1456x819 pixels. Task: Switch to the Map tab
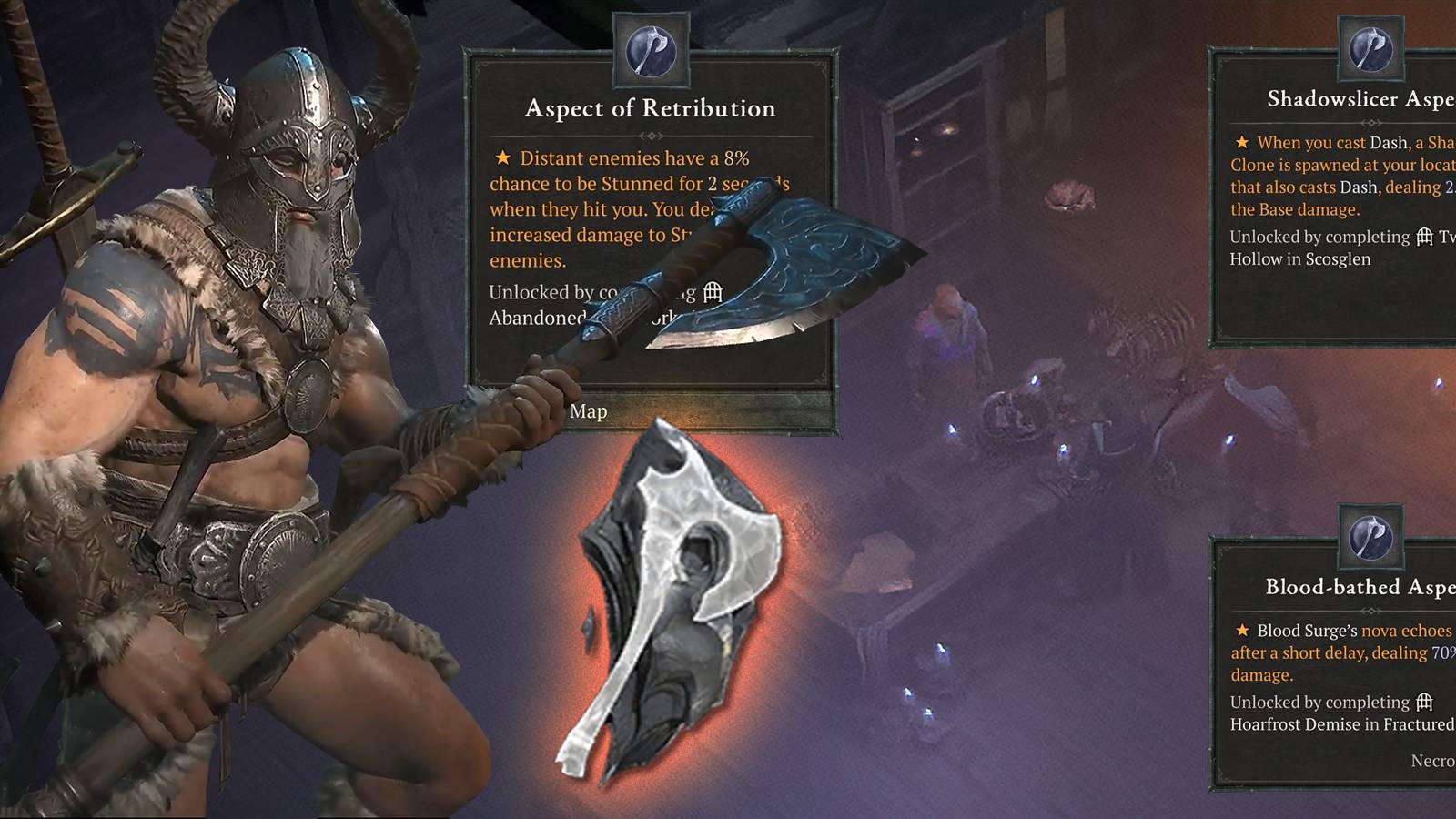pyautogui.click(x=588, y=411)
